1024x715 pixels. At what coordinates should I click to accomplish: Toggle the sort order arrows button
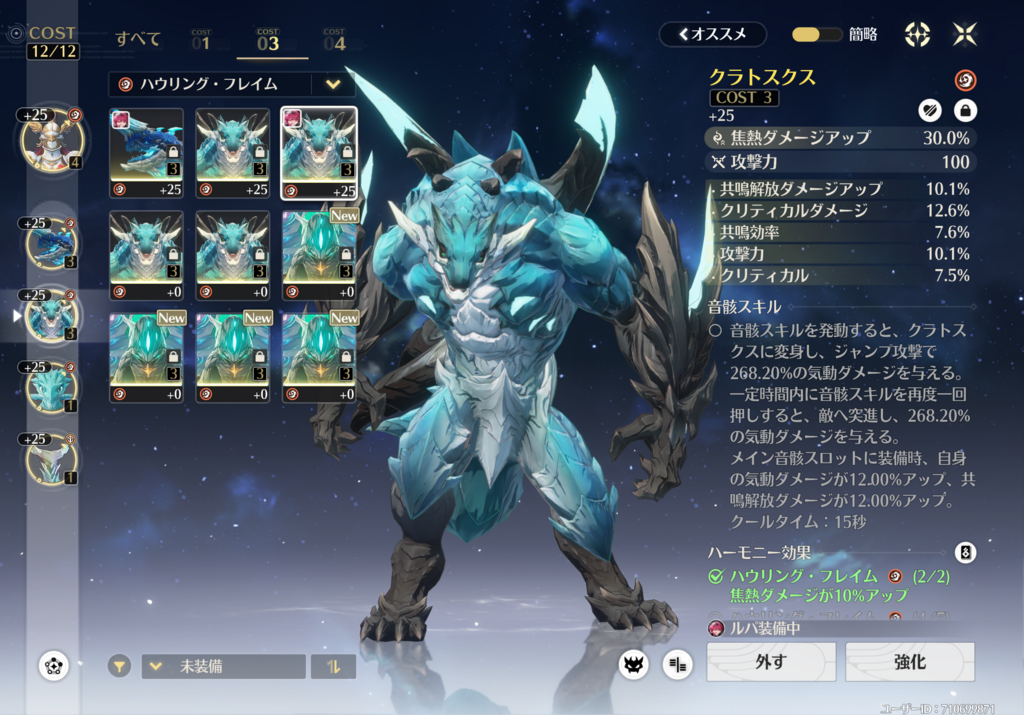coord(333,666)
